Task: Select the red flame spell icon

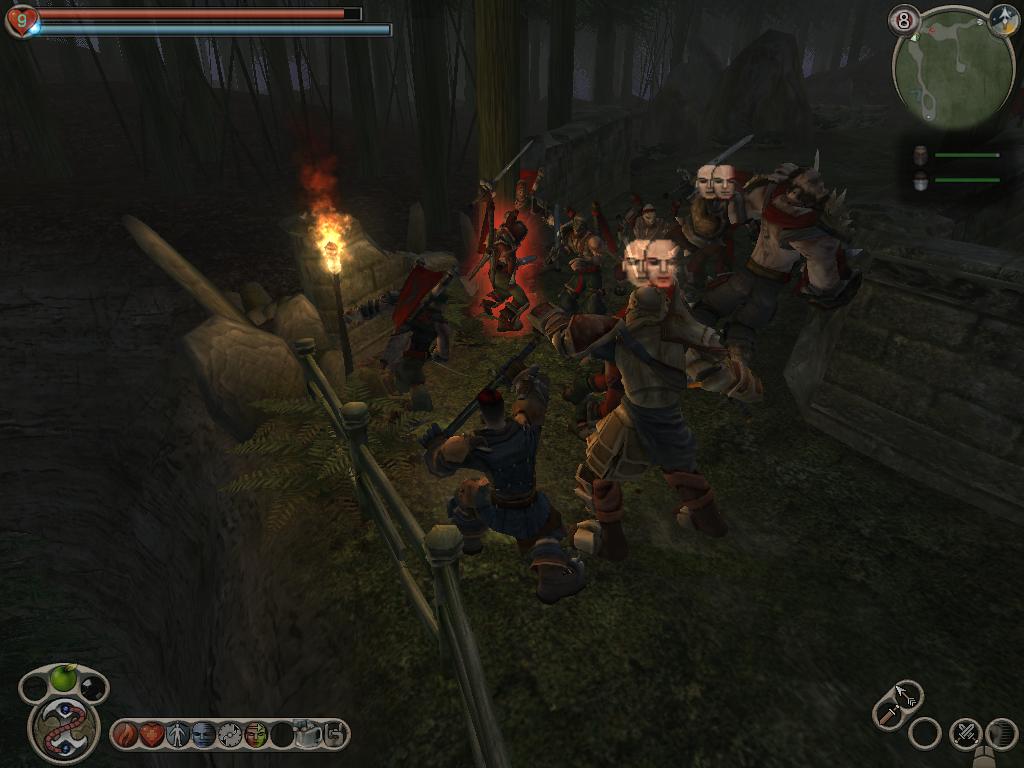Action: (126, 735)
